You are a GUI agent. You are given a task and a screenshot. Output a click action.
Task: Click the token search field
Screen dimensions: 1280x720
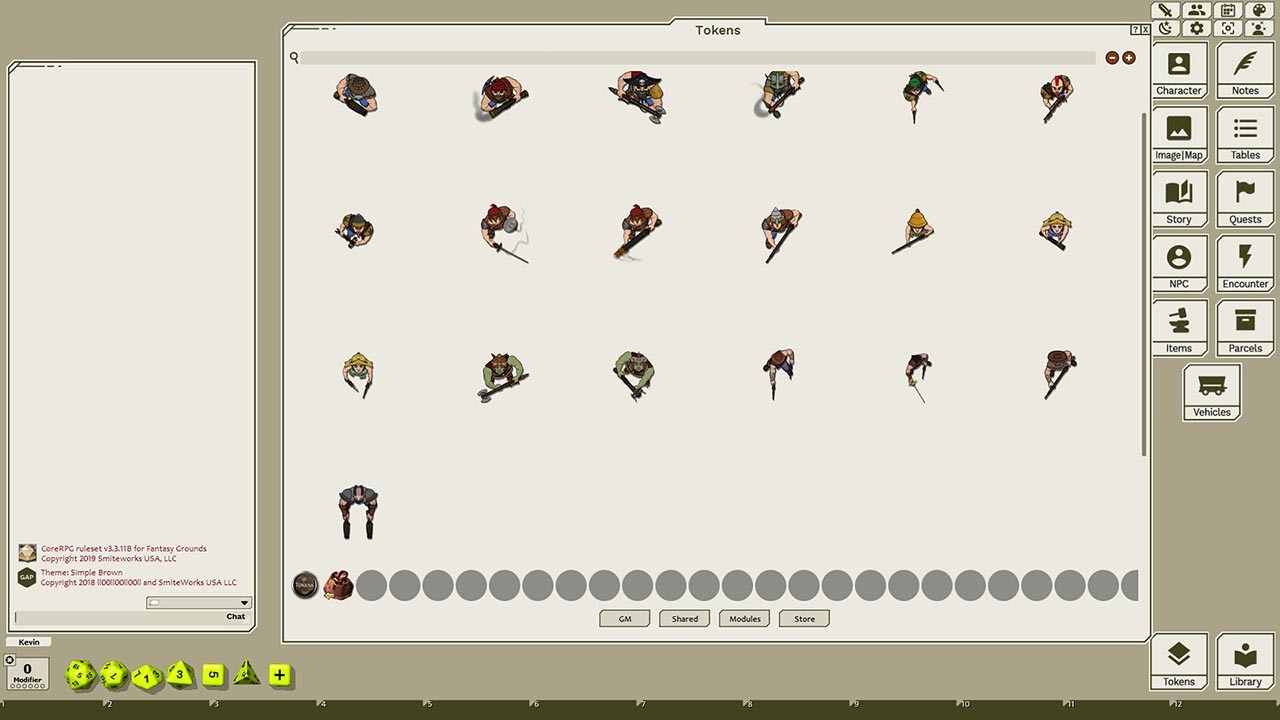[700, 57]
